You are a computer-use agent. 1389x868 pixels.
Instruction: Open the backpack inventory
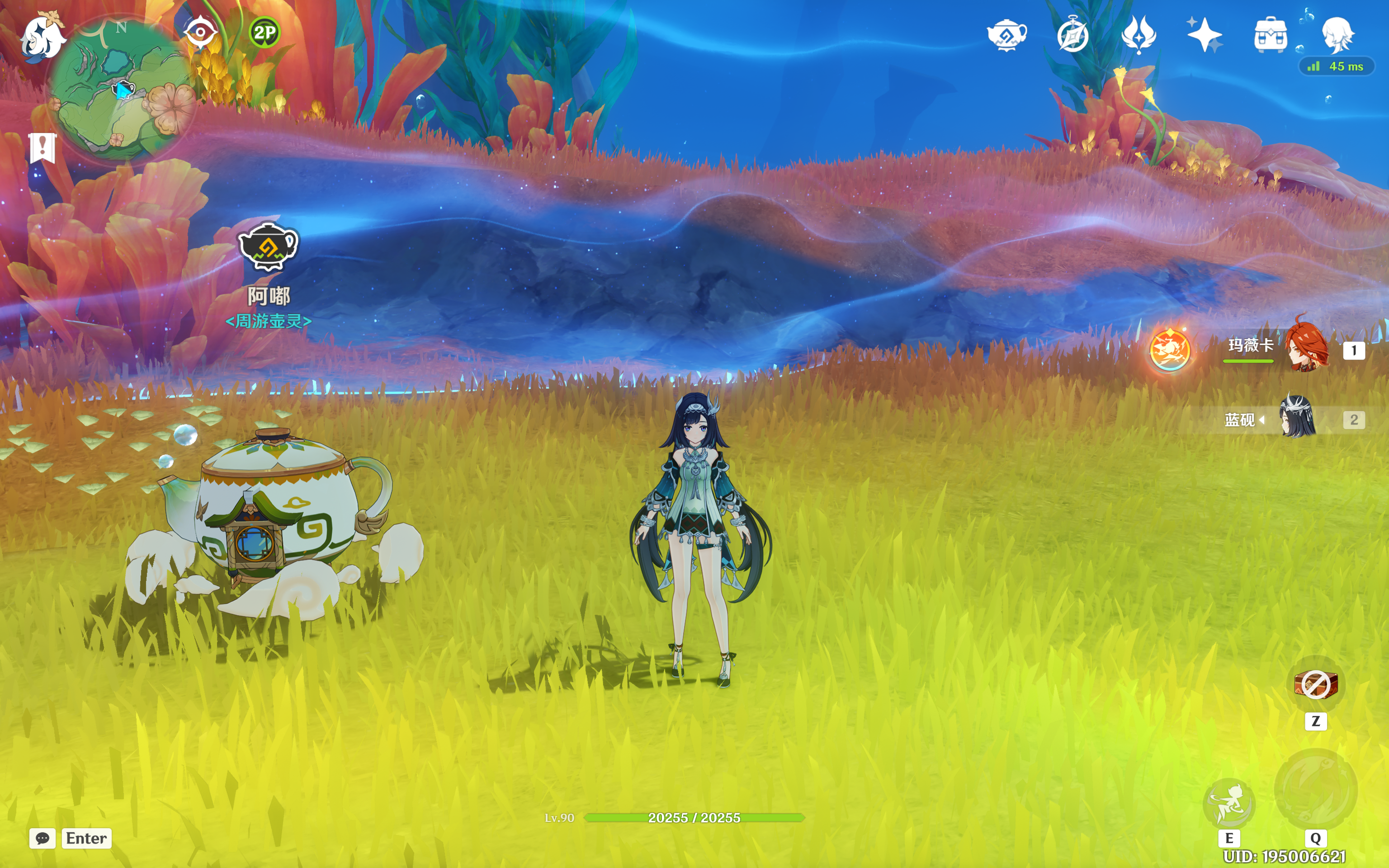(x=1270, y=35)
